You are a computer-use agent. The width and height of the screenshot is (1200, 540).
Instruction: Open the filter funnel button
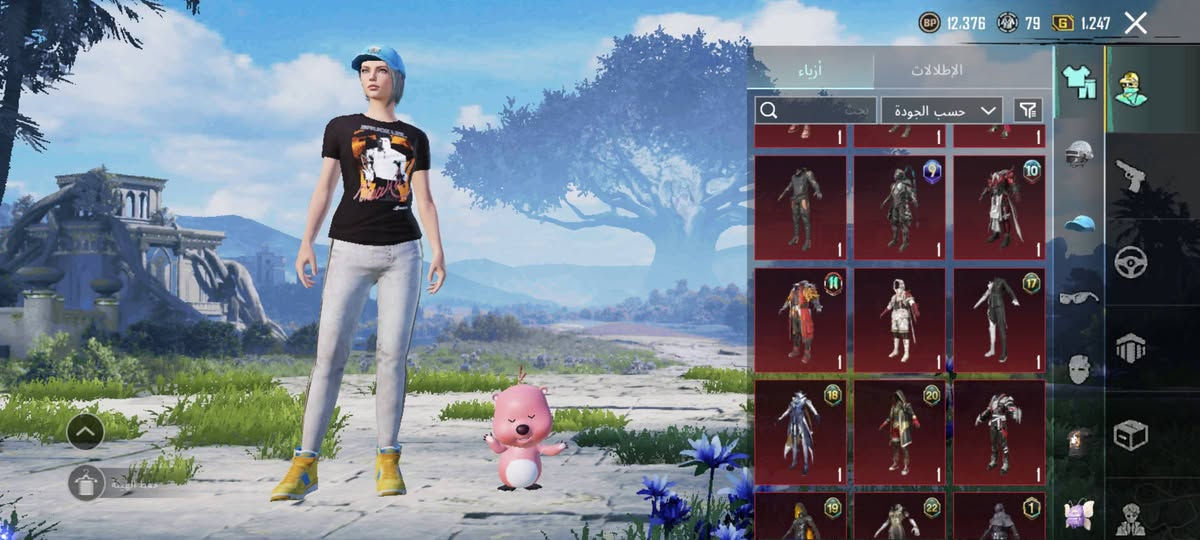point(1027,110)
